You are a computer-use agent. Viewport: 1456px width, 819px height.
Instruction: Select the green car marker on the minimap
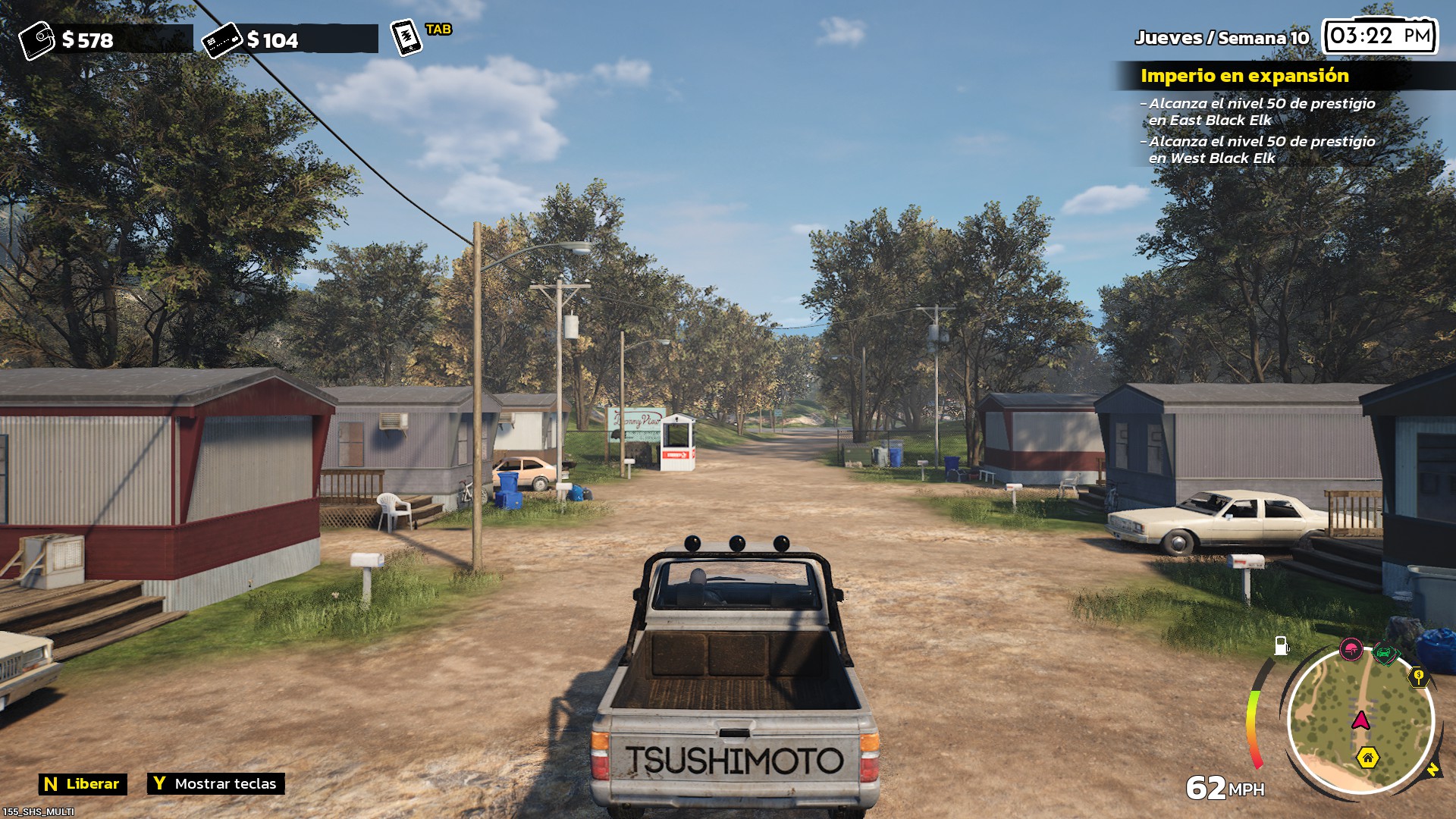click(1385, 653)
